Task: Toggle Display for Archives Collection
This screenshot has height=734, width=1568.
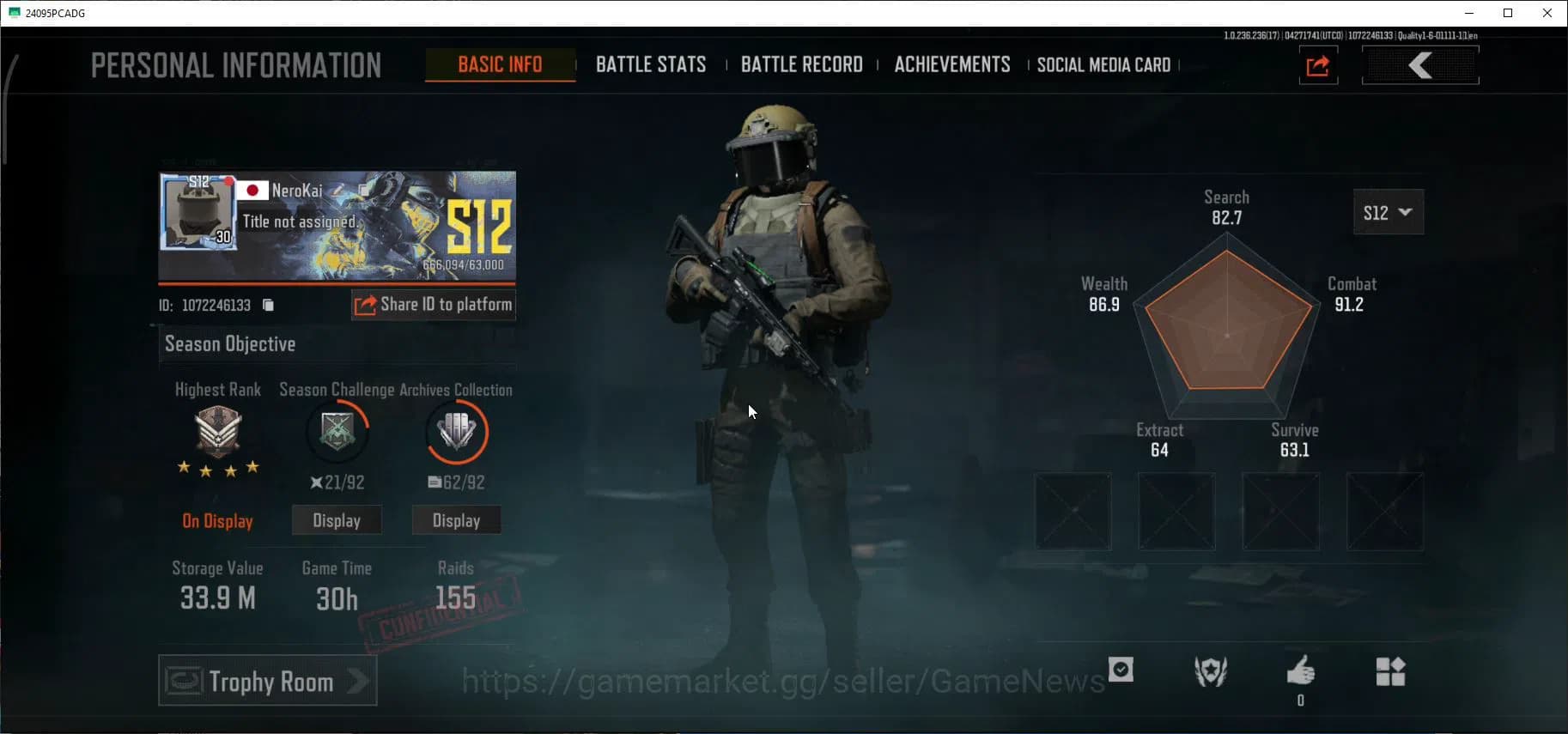Action: tap(456, 519)
